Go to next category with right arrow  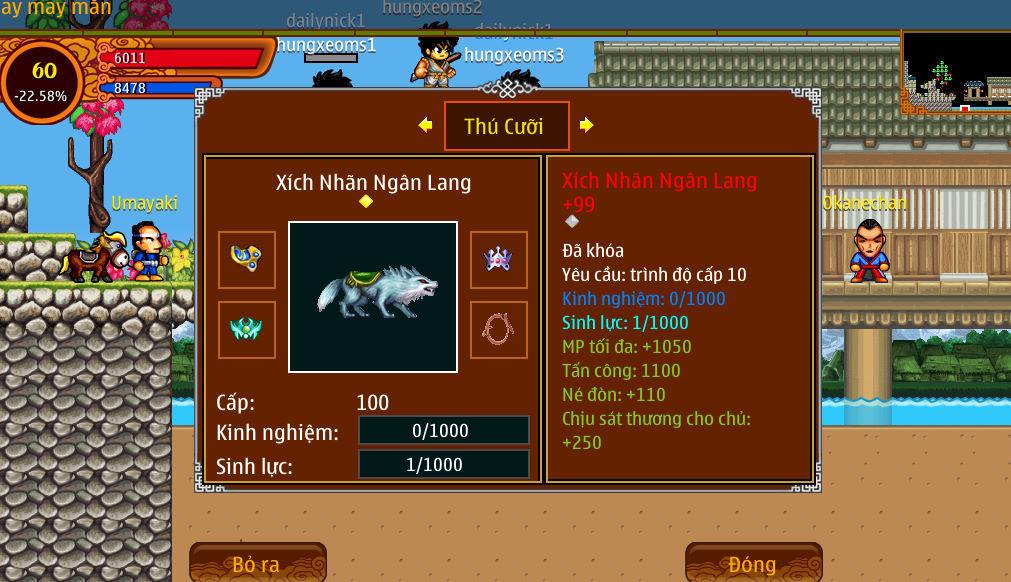pyautogui.click(x=587, y=125)
